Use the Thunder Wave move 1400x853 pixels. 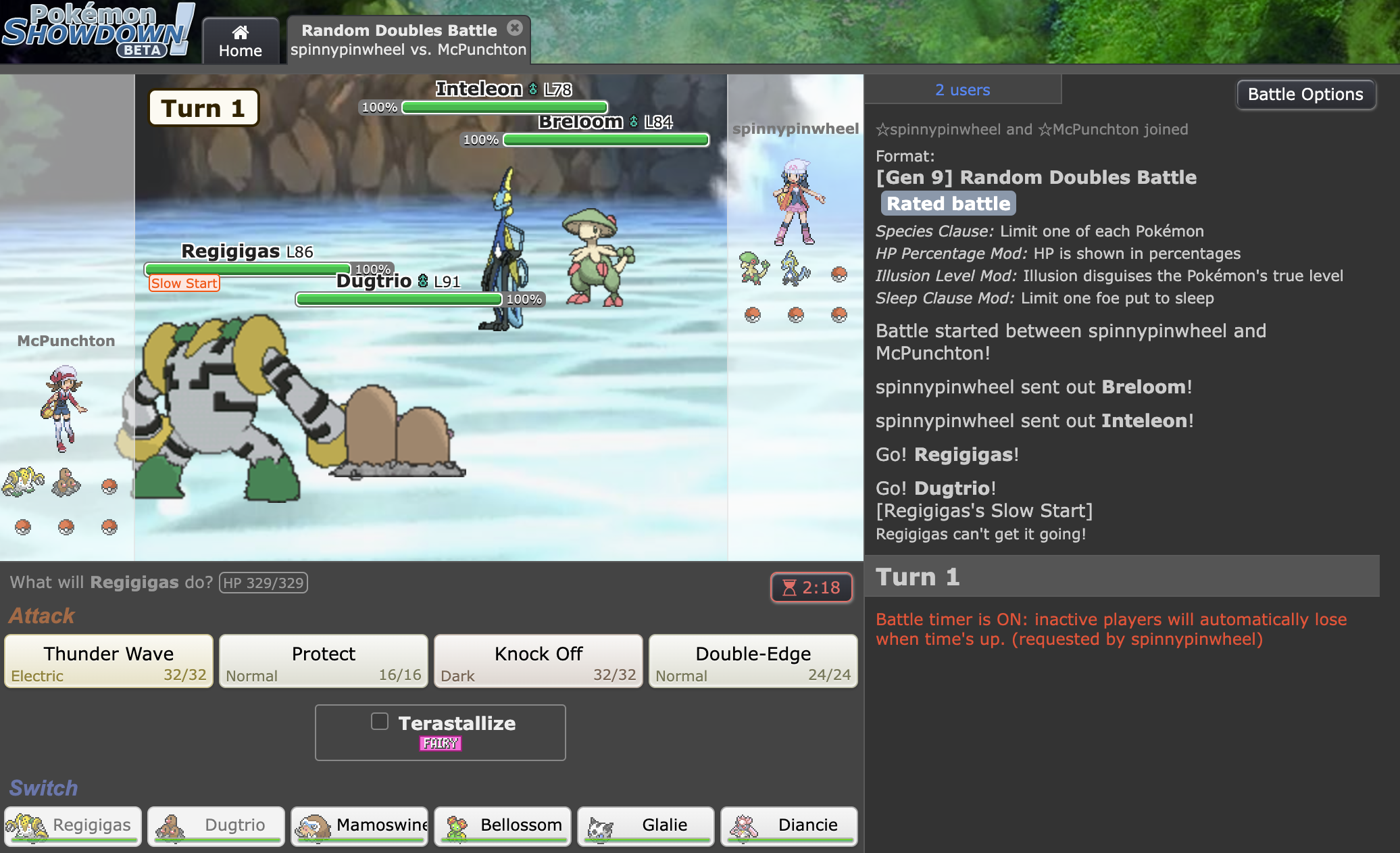pyautogui.click(x=108, y=660)
